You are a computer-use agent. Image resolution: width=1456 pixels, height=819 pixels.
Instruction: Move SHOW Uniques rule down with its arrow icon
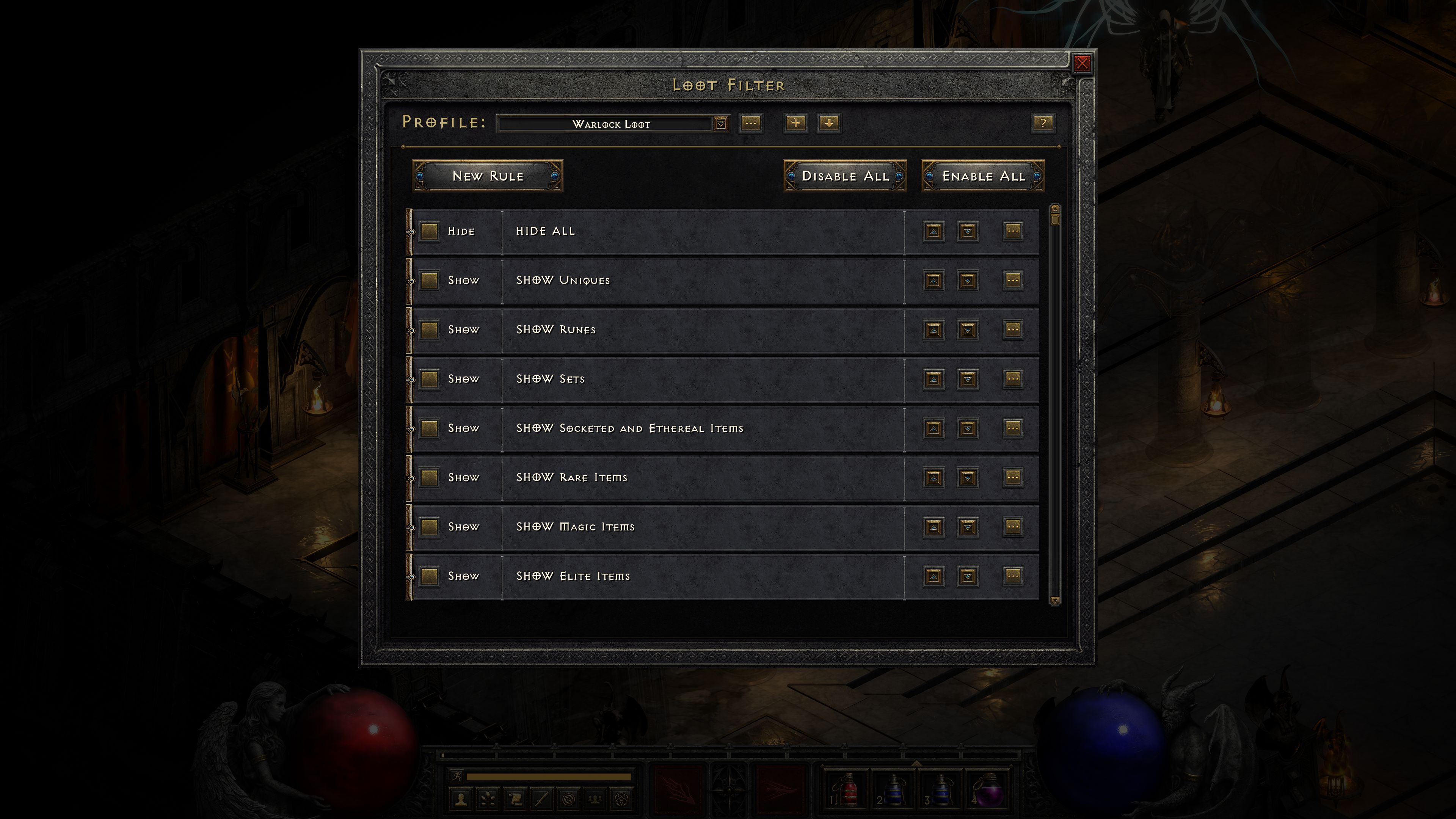click(x=968, y=280)
